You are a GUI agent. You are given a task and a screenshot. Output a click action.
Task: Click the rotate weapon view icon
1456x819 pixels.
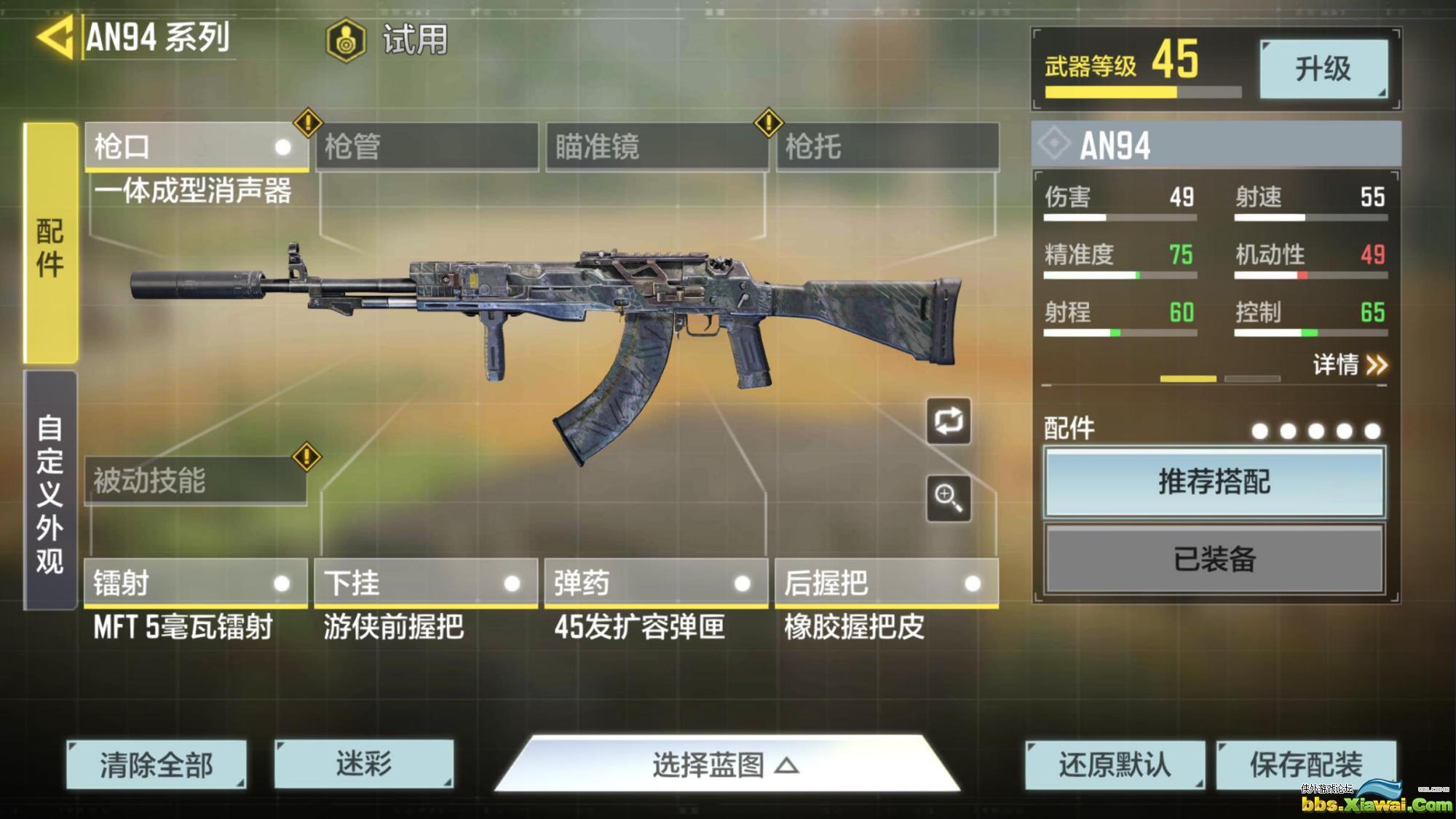click(948, 421)
